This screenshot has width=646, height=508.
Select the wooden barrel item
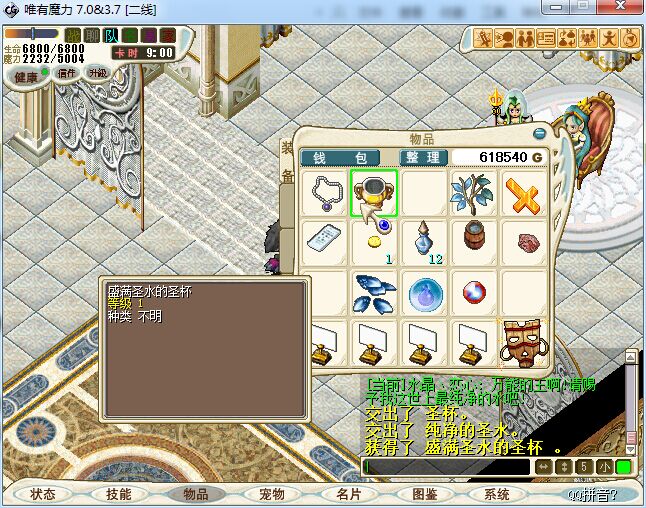click(473, 242)
